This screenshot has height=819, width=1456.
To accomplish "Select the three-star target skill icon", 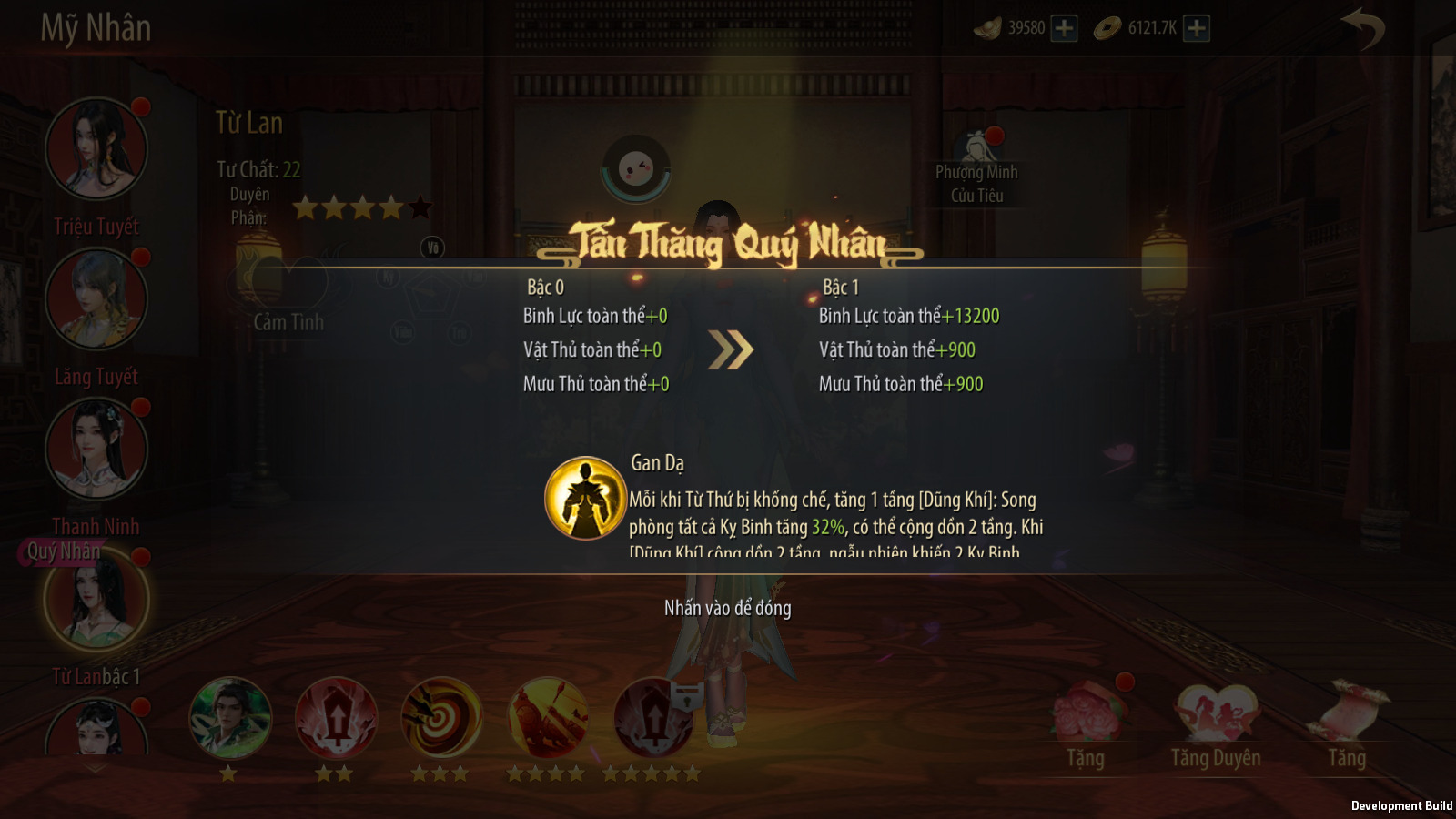I will click(x=441, y=718).
